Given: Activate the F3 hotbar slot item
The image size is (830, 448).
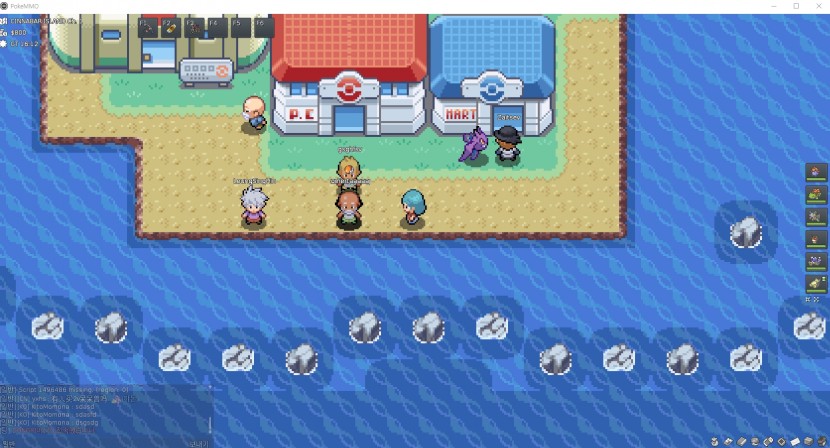Looking at the screenshot, I should (x=195, y=27).
